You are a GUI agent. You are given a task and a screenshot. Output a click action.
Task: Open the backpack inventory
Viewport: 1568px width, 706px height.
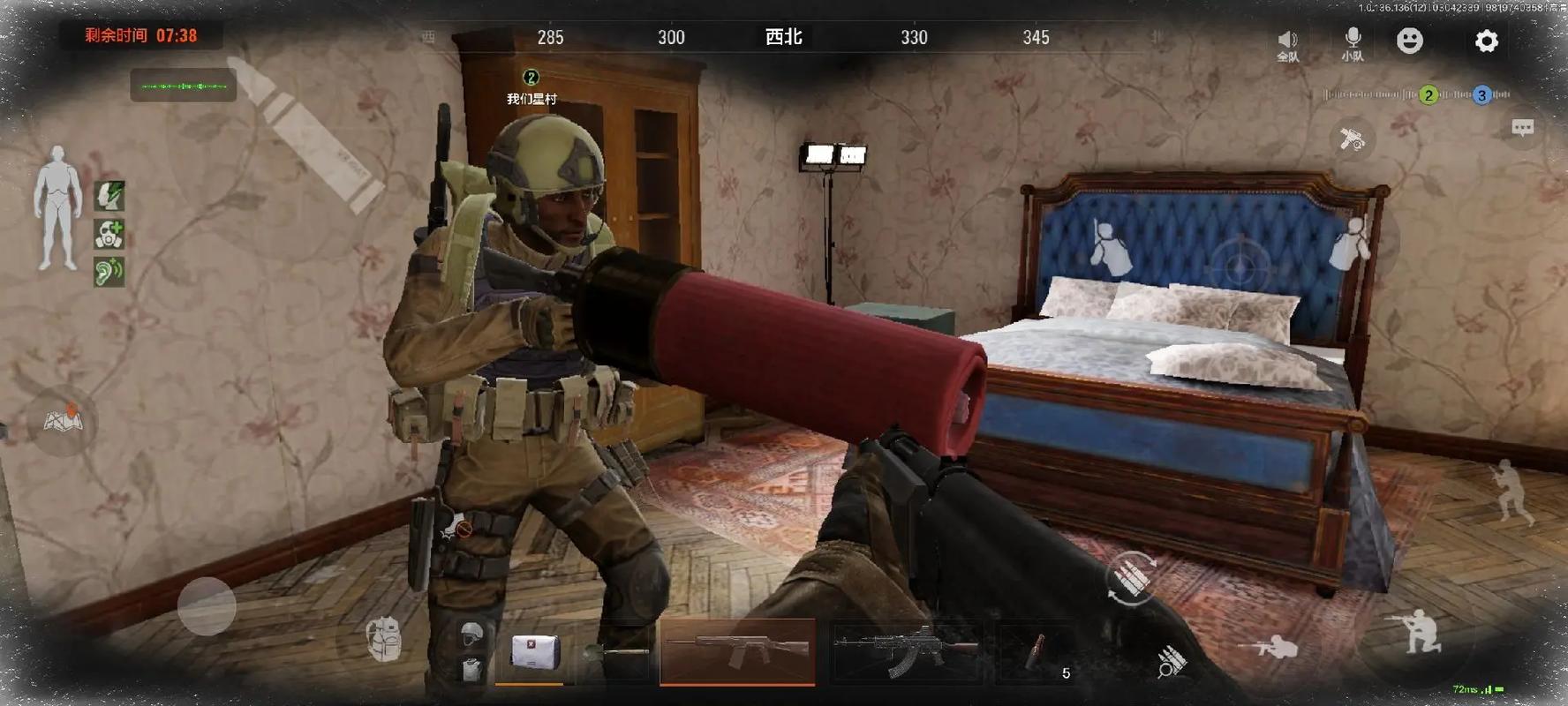coord(384,639)
